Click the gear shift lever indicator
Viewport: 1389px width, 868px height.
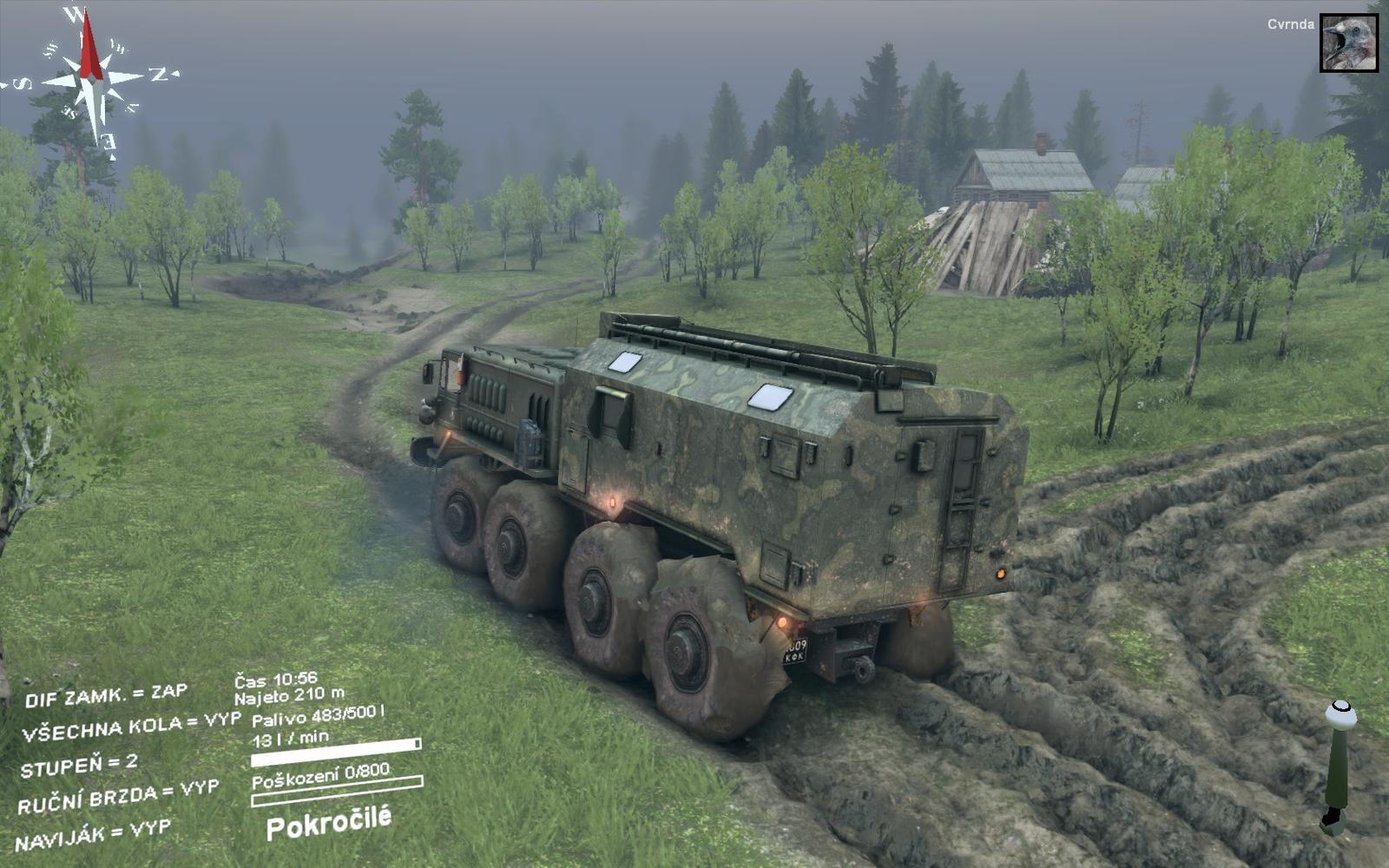[1342, 764]
